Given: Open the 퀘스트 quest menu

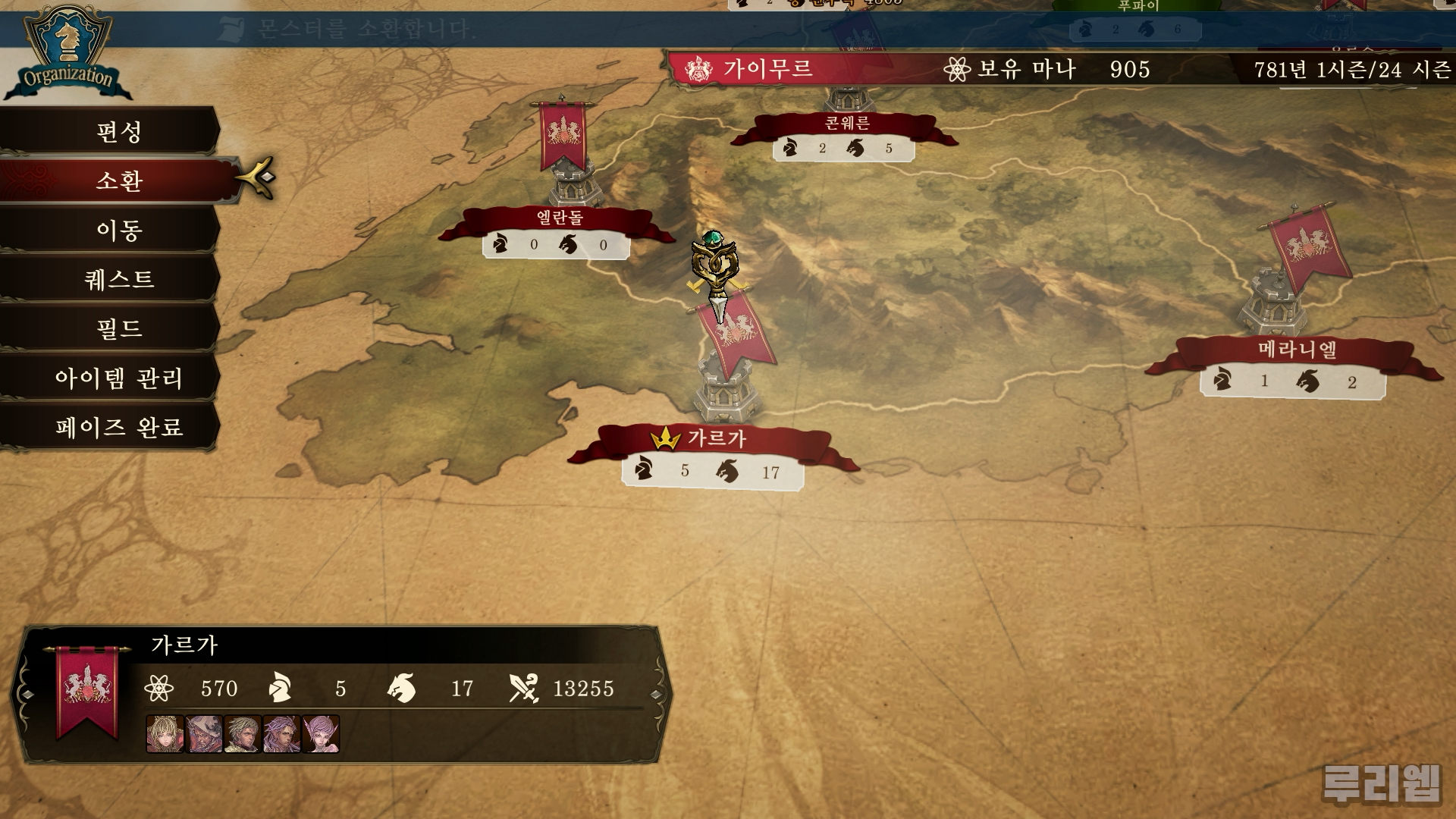Looking at the screenshot, I should (x=119, y=279).
